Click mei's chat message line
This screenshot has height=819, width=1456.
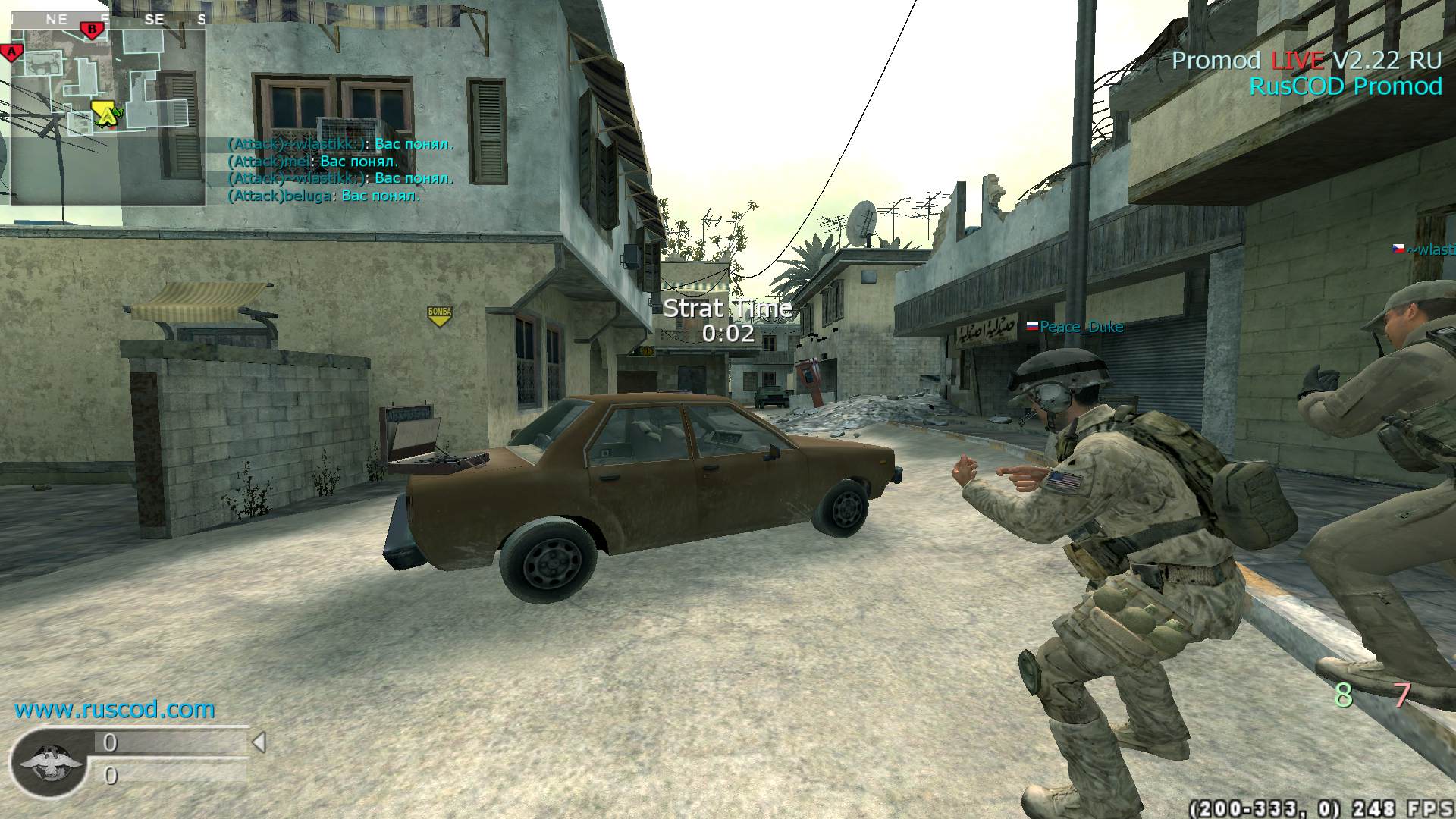[x=313, y=161]
